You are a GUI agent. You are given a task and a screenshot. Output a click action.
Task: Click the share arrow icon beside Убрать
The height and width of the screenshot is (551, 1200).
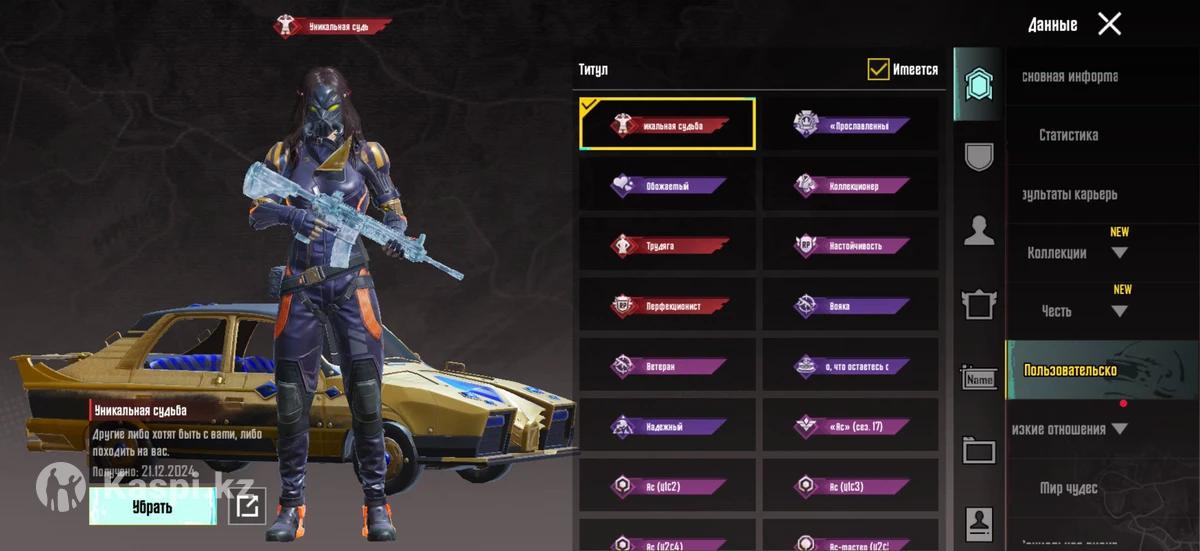[x=246, y=507]
